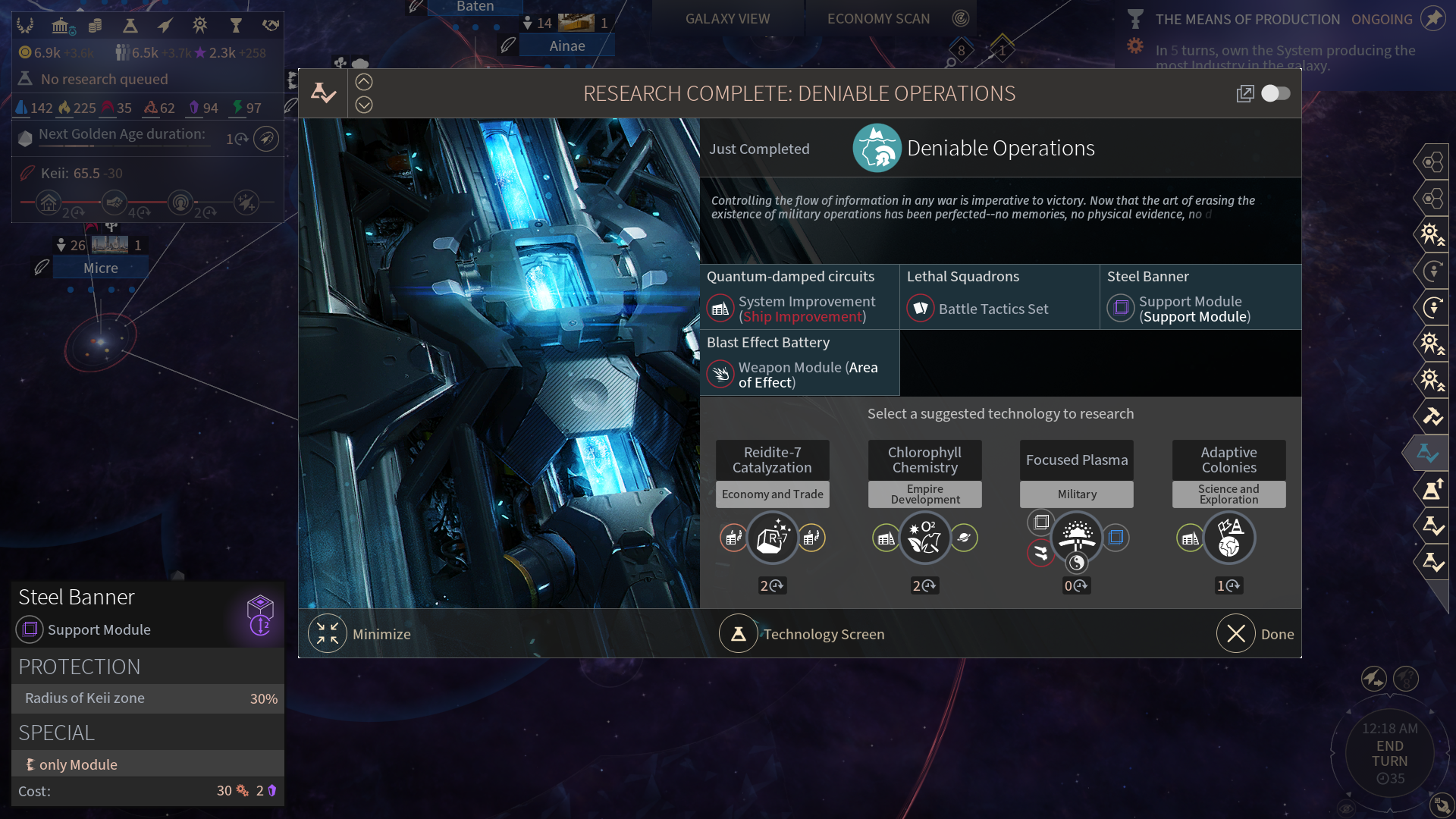
Task: View the Steel Banner support module unlock
Action: click(x=1200, y=297)
